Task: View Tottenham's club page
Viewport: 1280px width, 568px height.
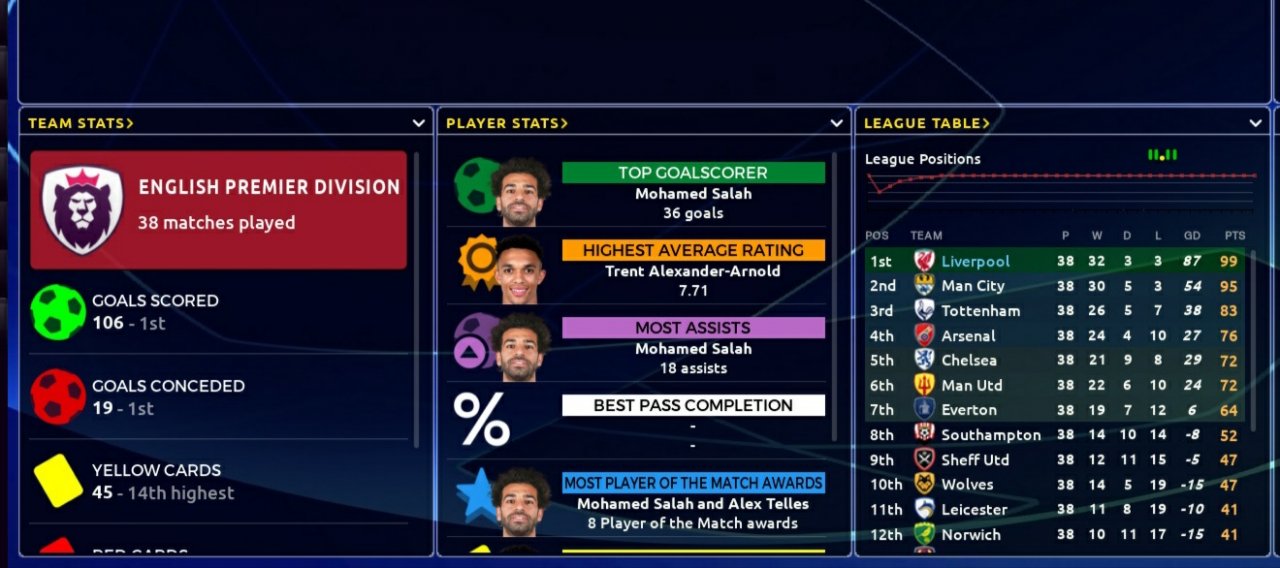Action: coord(980,311)
